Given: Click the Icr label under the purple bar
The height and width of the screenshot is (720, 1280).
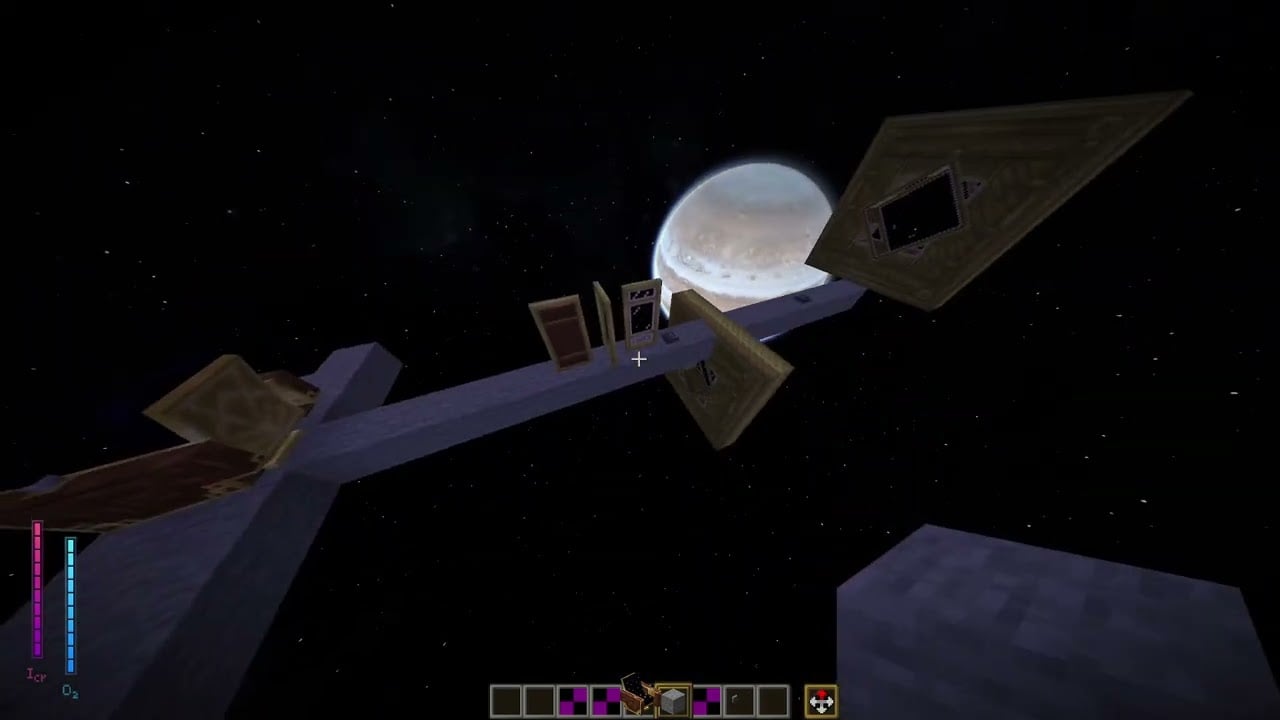Looking at the screenshot, I should [x=35, y=675].
